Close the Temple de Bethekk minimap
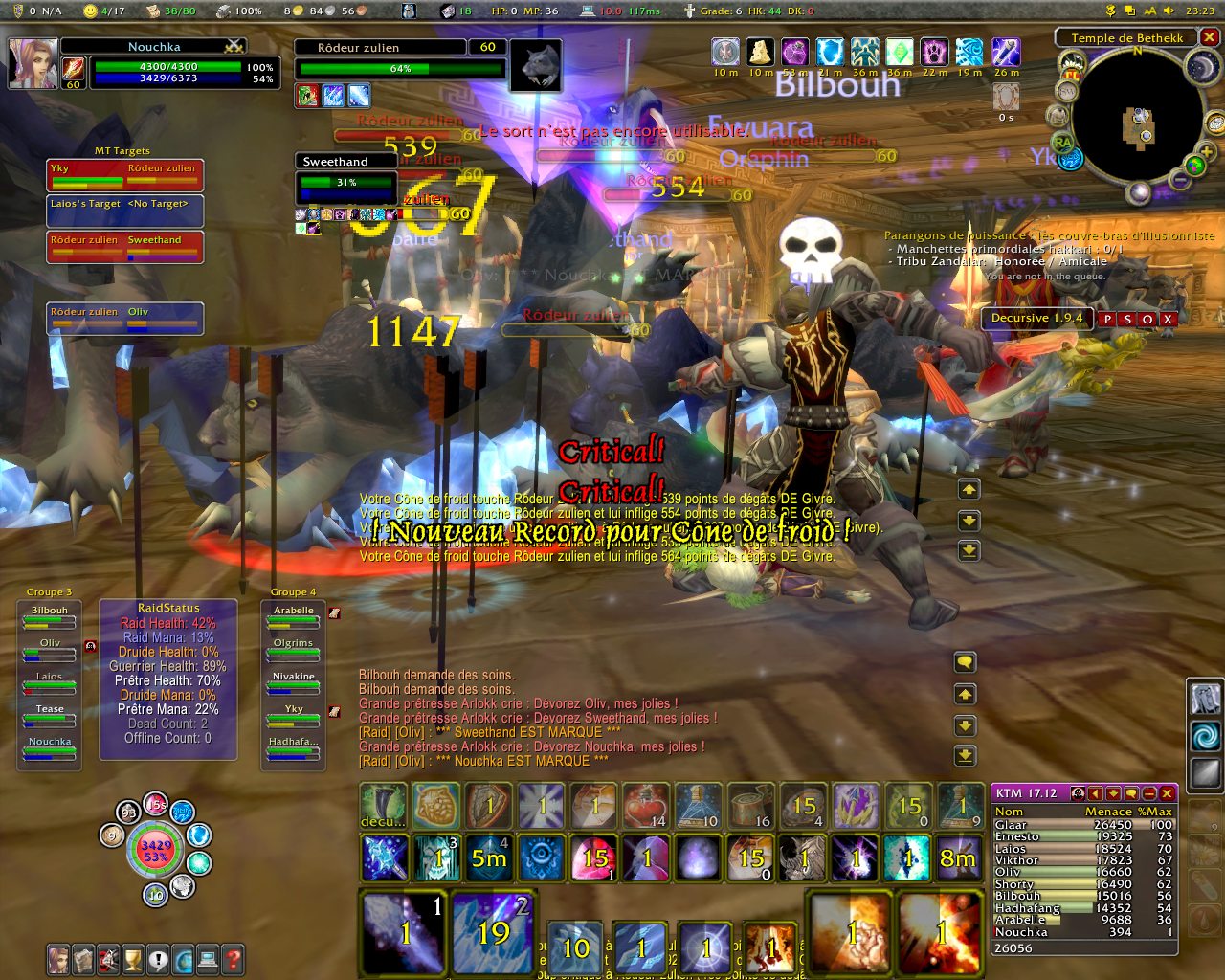Image resolution: width=1225 pixels, height=980 pixels. pos(1210,37)
